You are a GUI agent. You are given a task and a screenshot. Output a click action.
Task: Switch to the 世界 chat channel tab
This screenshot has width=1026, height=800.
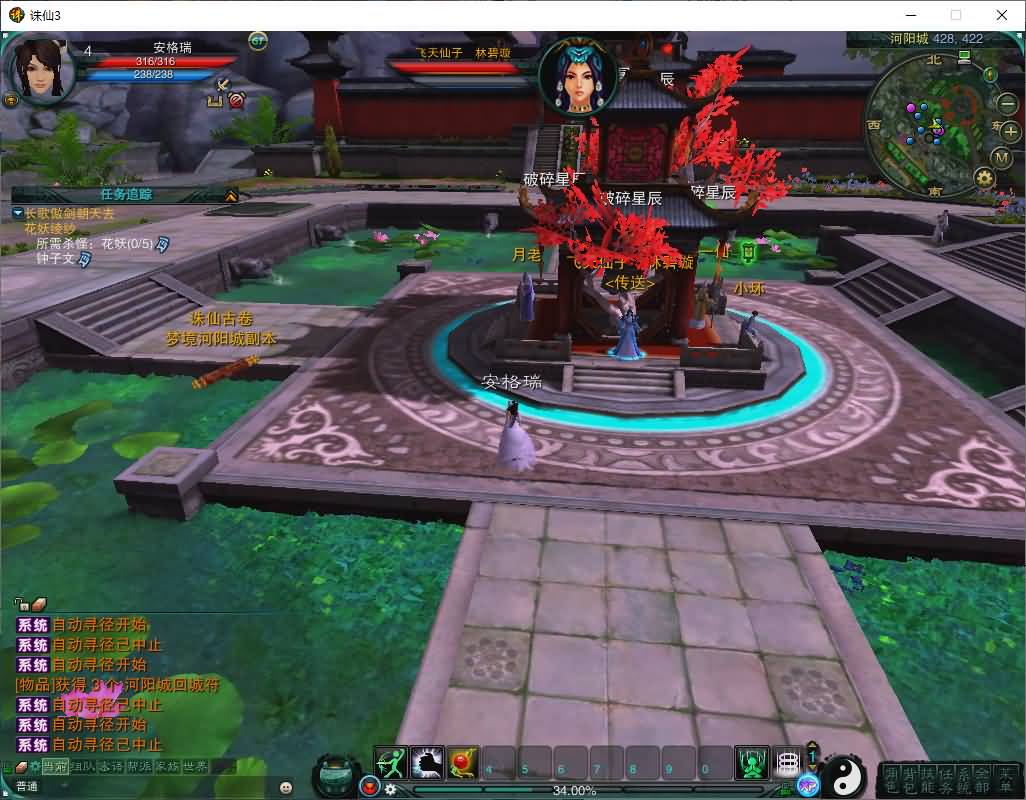point(196,766)
